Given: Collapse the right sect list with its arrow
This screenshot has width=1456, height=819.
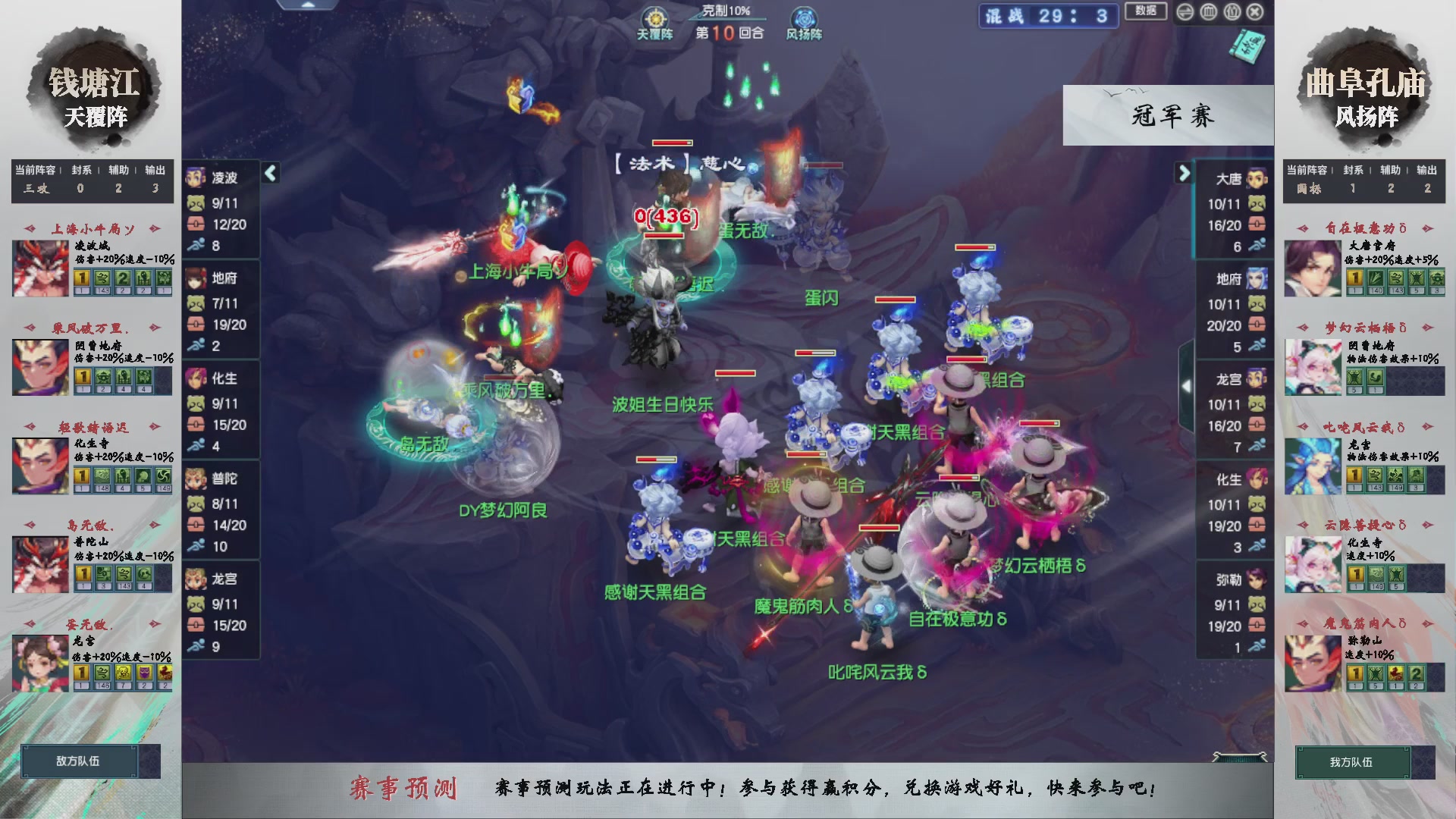Looking at the screenshot, I should click(1185, 172).
